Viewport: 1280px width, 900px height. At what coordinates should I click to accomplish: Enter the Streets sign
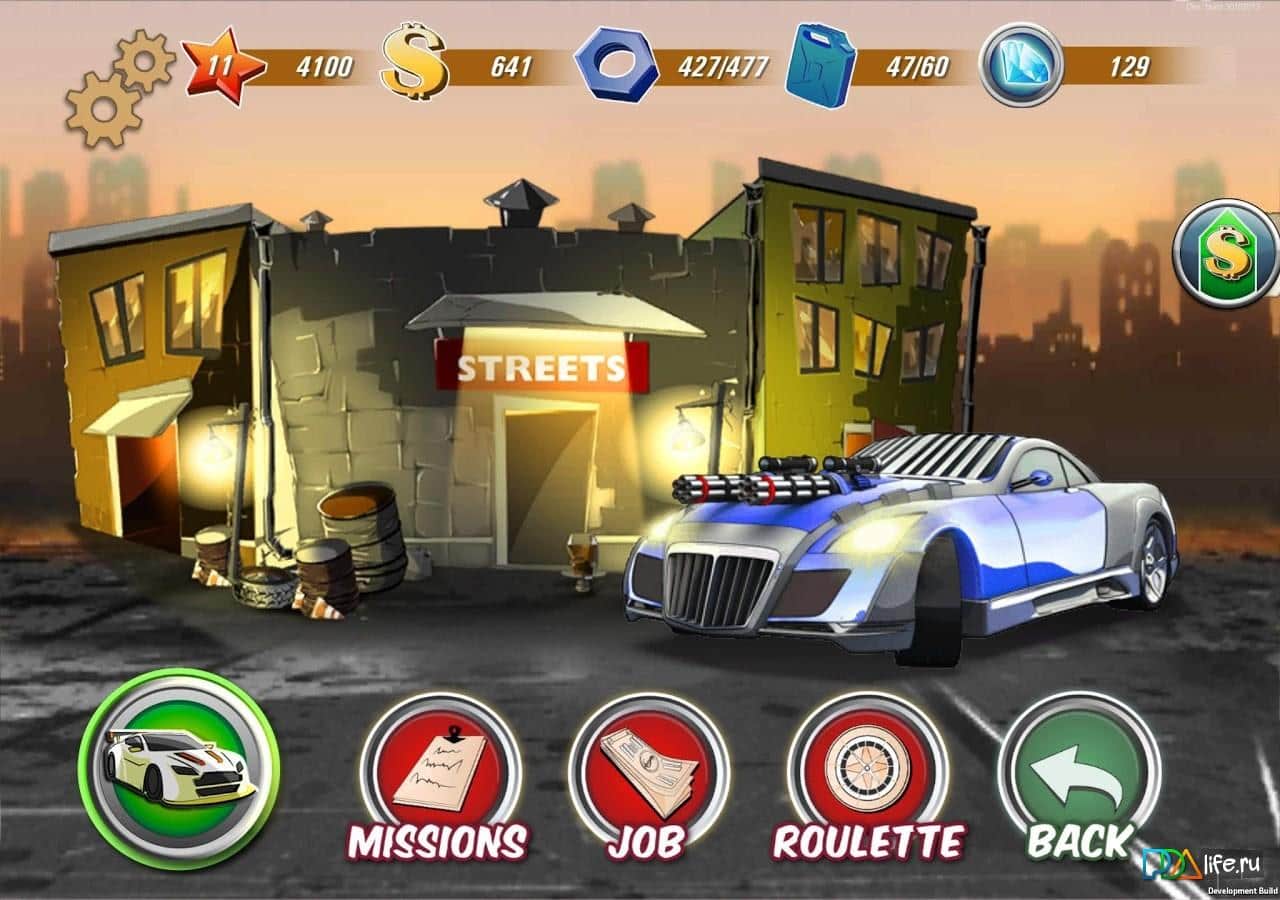pyautogui.click(x=541, y=368)
